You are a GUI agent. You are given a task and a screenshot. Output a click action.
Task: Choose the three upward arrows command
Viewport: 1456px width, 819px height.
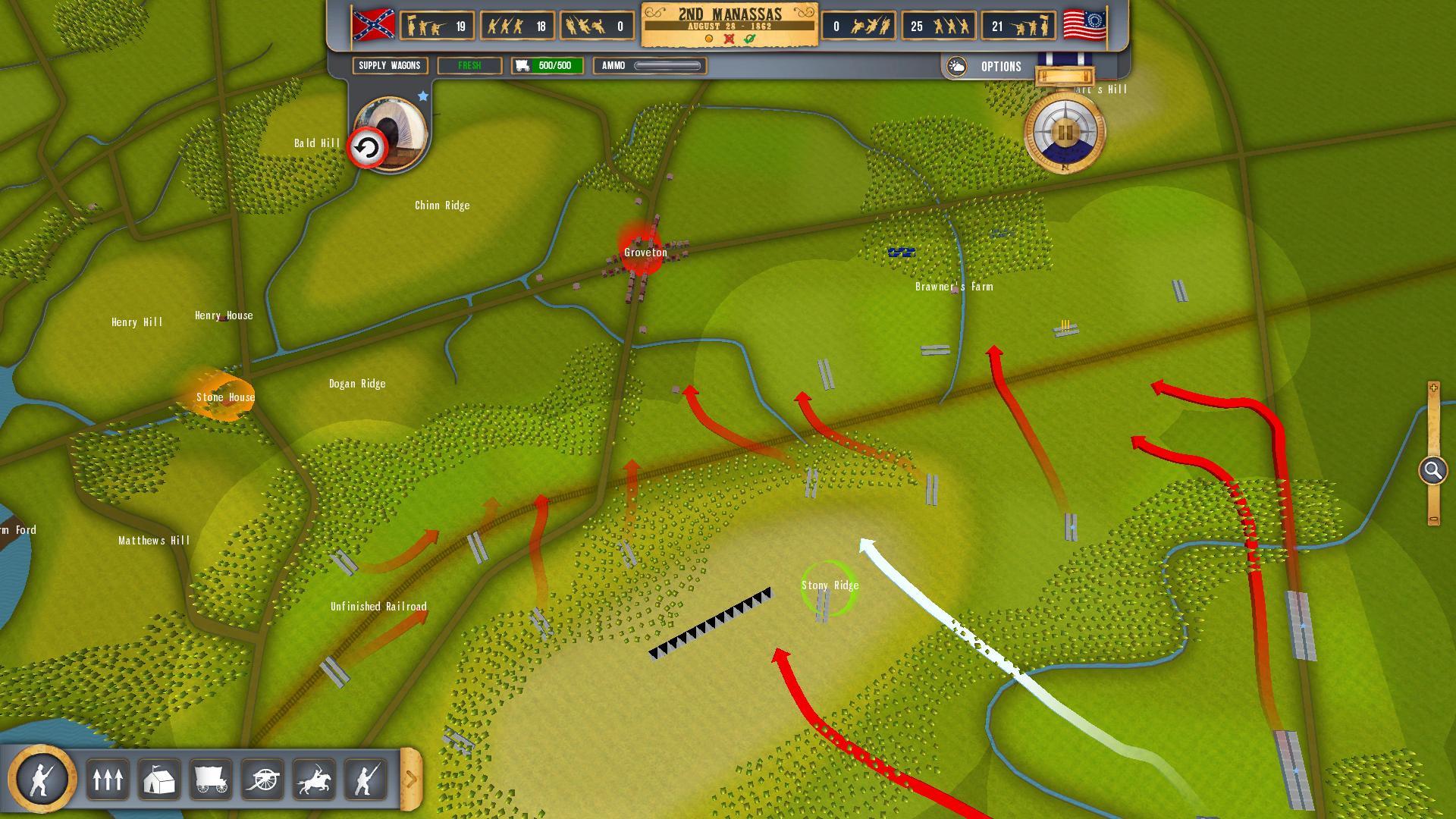click(108, 779)
